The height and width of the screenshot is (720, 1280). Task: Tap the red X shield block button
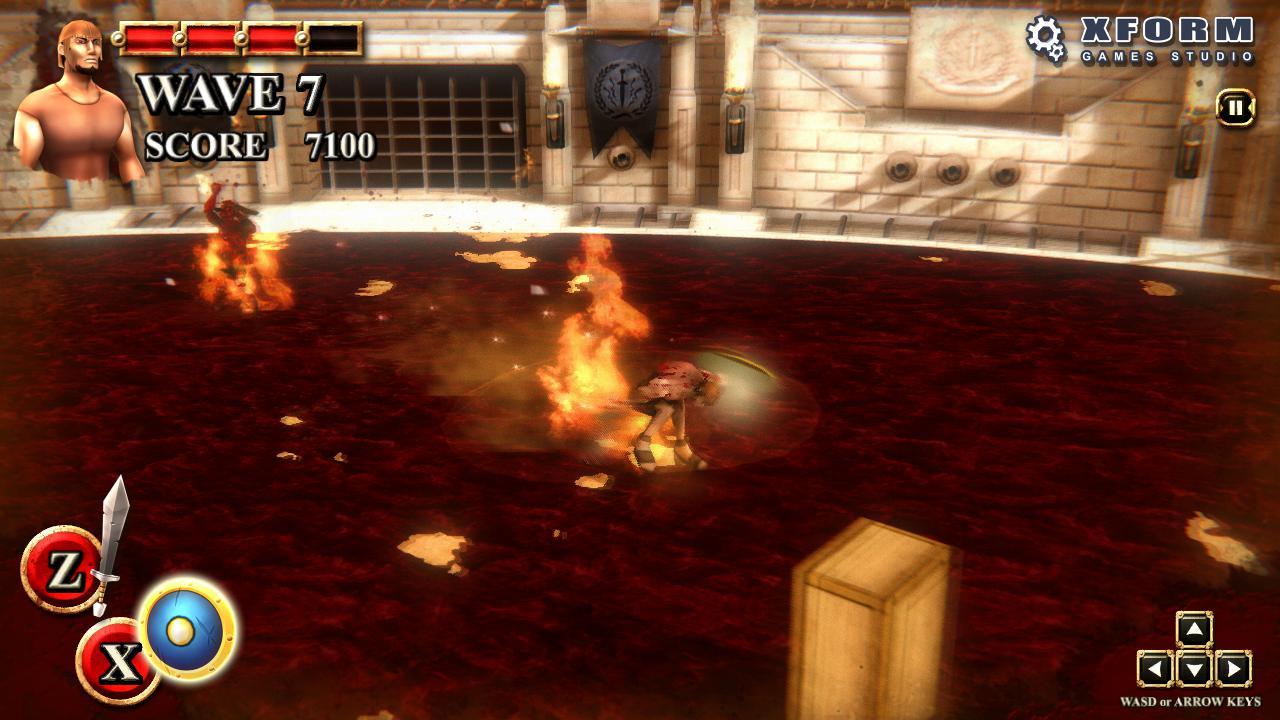tap(117, 661)
